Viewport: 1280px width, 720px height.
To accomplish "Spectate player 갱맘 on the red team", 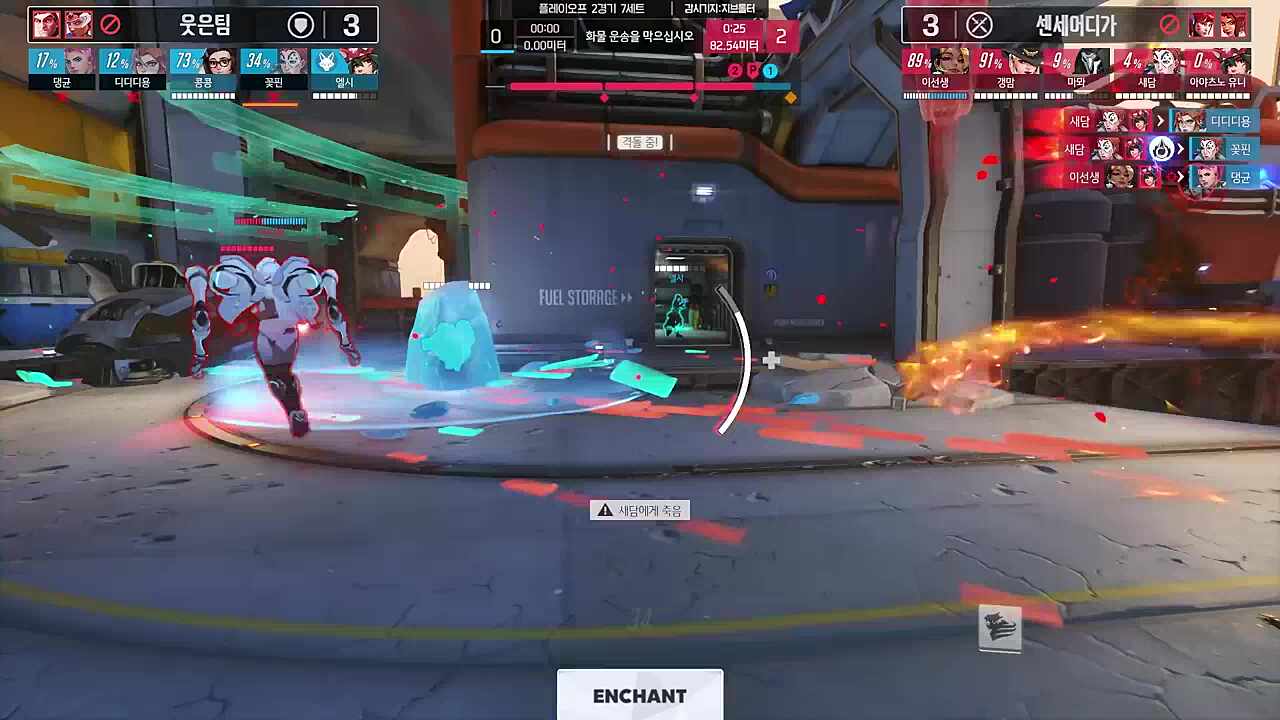I will [x=1006, y=68].
